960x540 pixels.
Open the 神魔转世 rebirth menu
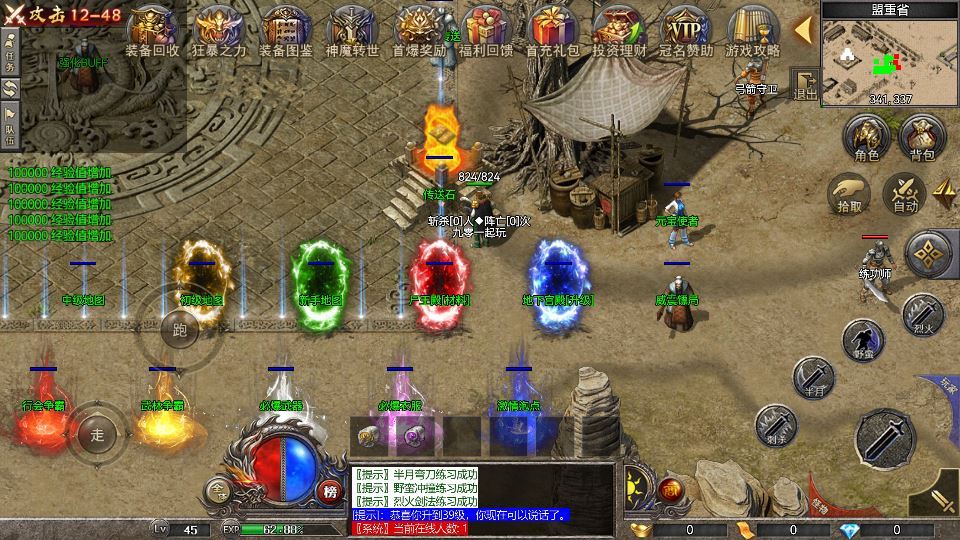[x=352, y=29]
